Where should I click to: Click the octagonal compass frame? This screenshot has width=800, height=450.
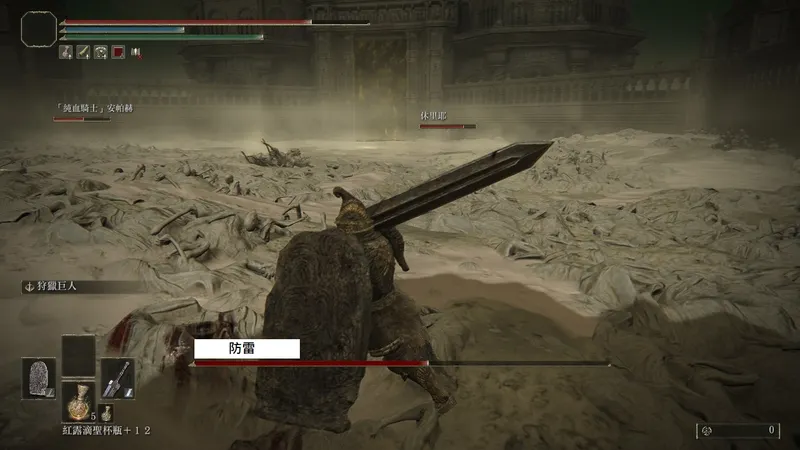coord(38,28)
